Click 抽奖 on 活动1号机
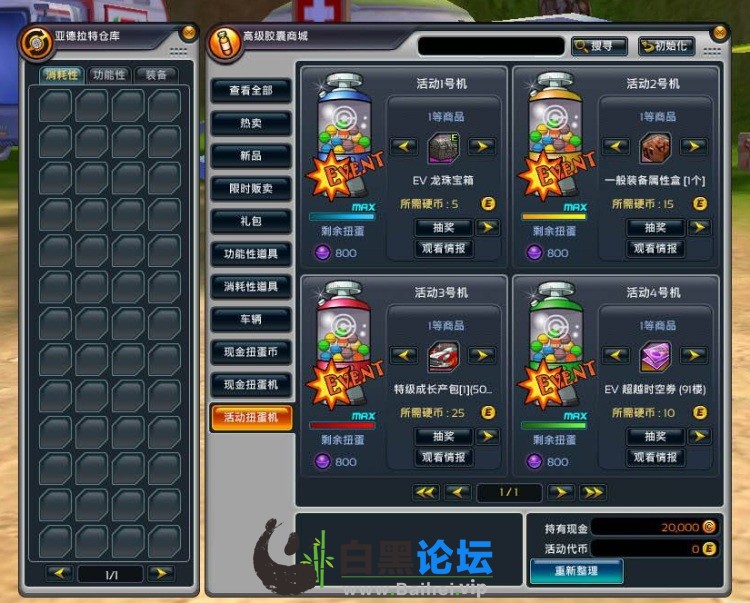This screenshot has width=750, height=603. 443,227
